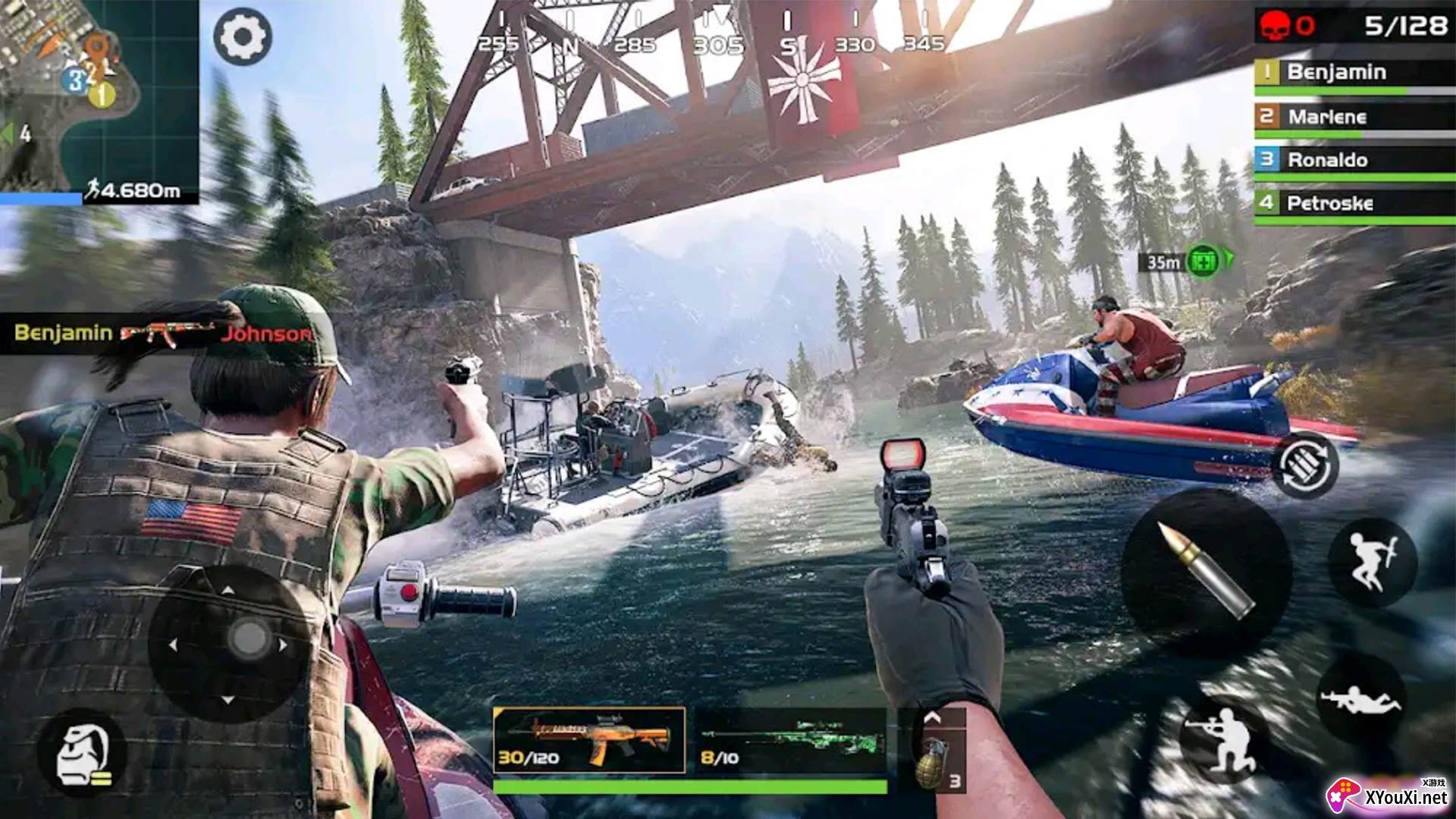Tap the reload ammo button

[x=1306, y=463]
